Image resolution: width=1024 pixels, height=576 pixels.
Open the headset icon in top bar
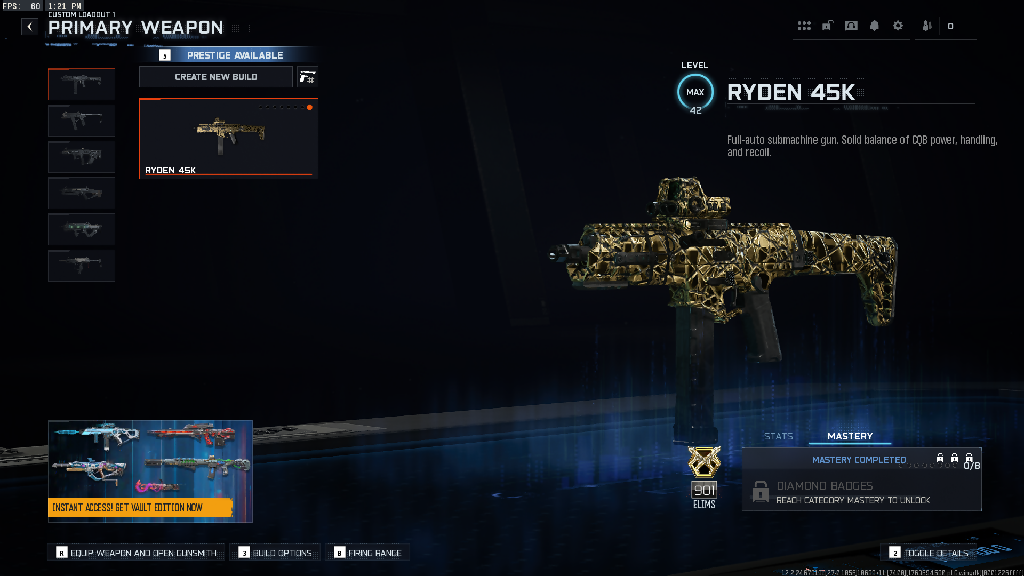851,26
